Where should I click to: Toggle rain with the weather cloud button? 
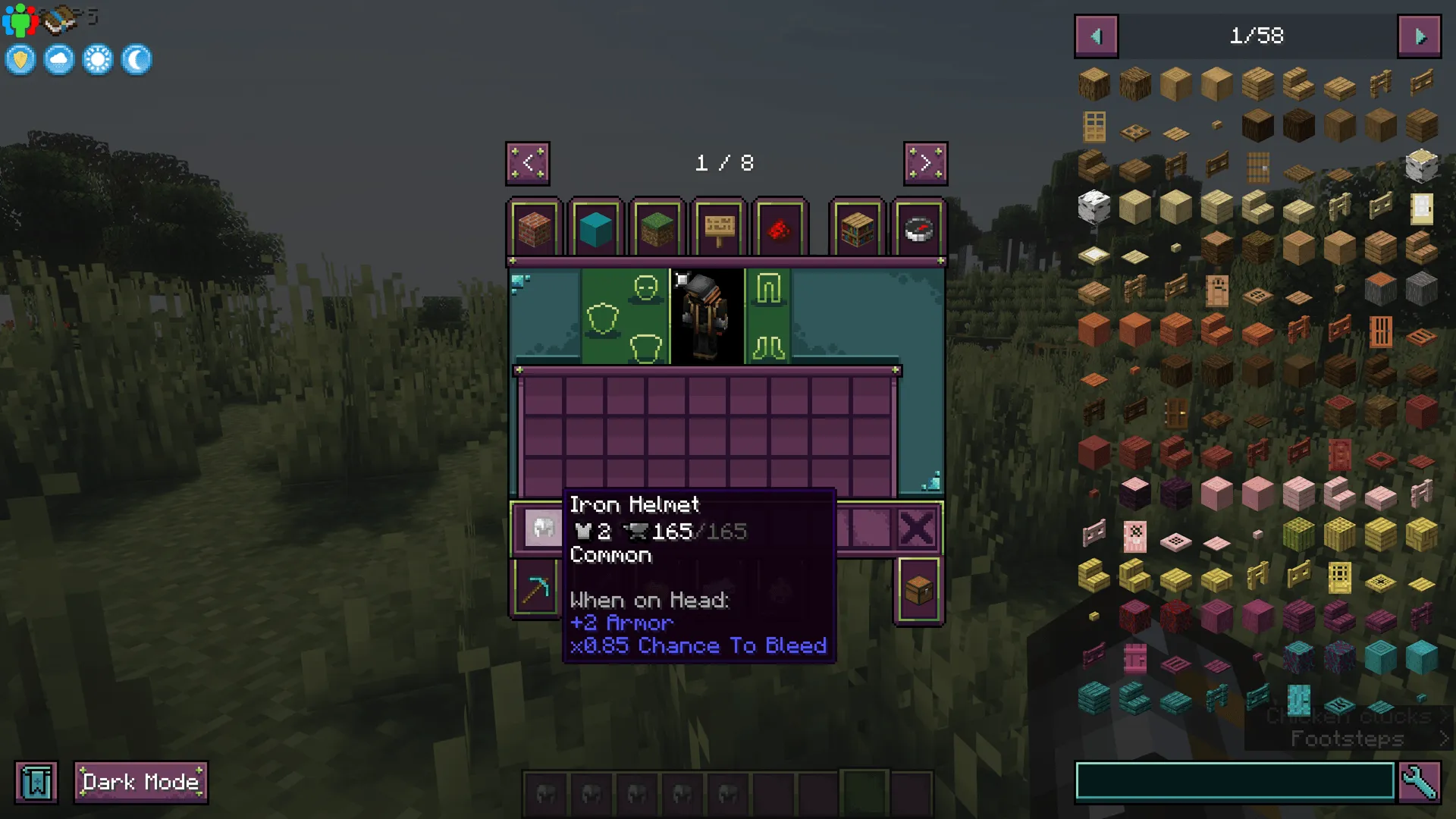click(58, 59)
